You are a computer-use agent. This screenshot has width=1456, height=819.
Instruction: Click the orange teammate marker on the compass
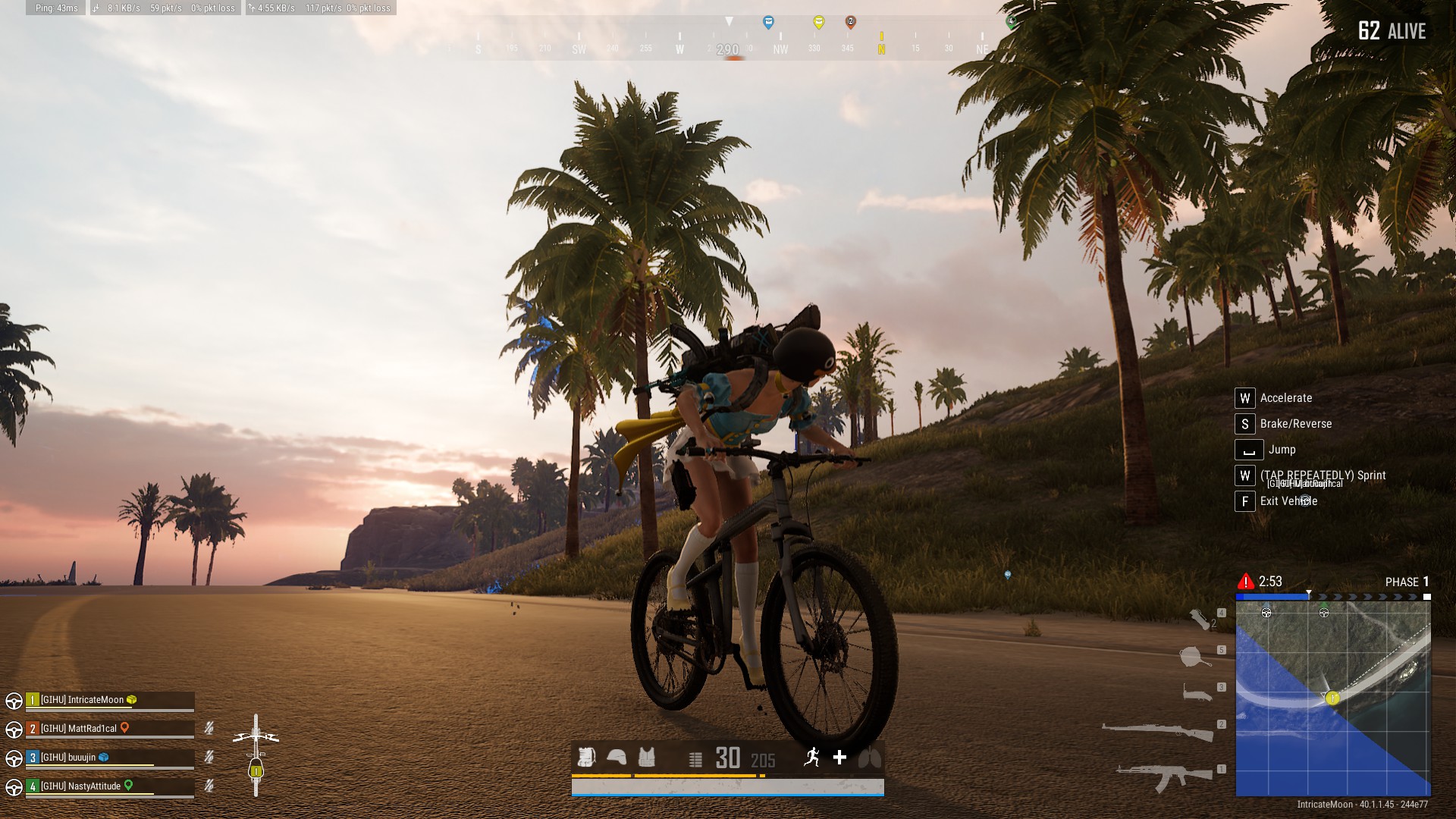point(850,22)
